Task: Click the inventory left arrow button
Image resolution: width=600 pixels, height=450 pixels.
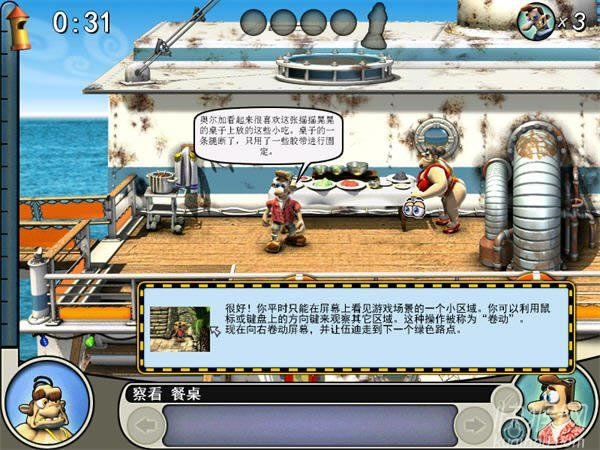Action: click(x=147, y=425)
